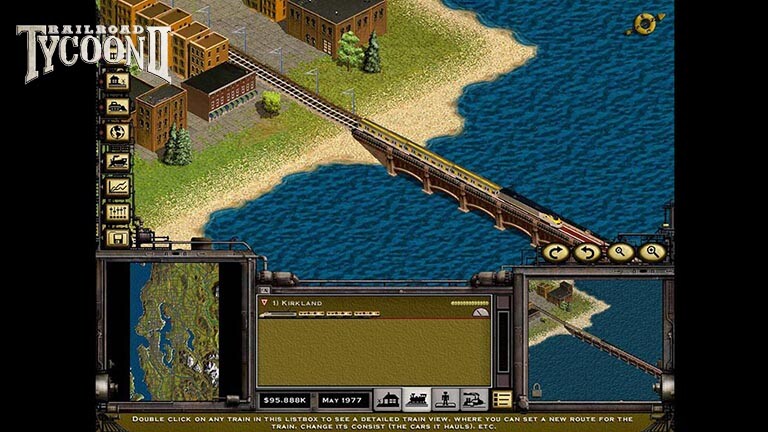This screenshot has height=432, width=768.
Task: Click the purchase locomotive button
Action: point(117,159)
